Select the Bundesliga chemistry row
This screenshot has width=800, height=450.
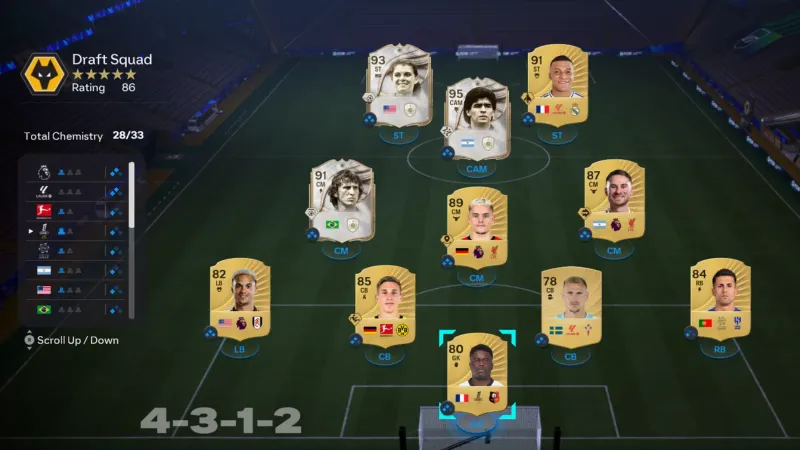pyautogui.click(x=75, y=212)
